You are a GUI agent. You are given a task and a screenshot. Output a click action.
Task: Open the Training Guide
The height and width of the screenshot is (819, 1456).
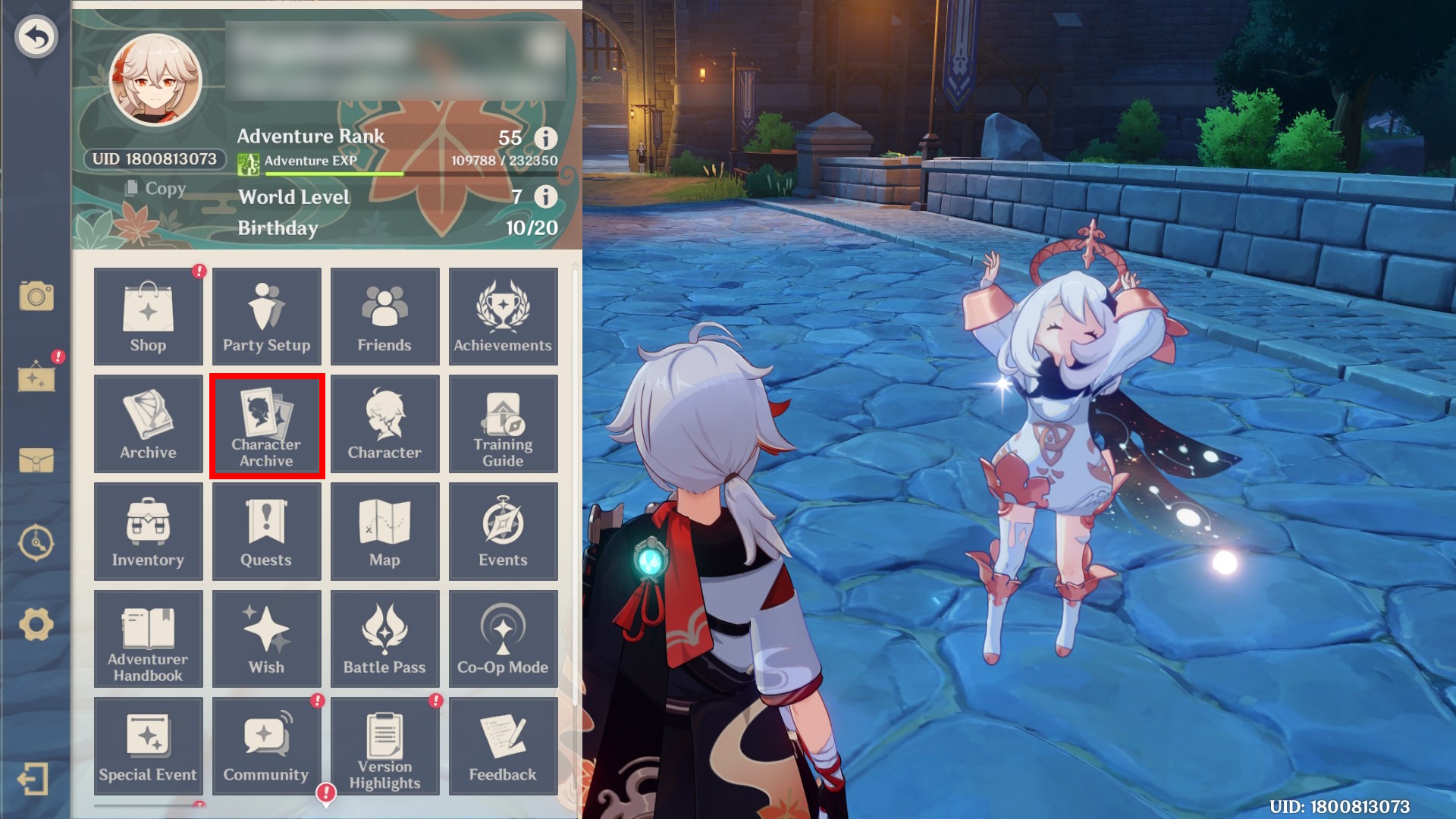tap(503, 425)
